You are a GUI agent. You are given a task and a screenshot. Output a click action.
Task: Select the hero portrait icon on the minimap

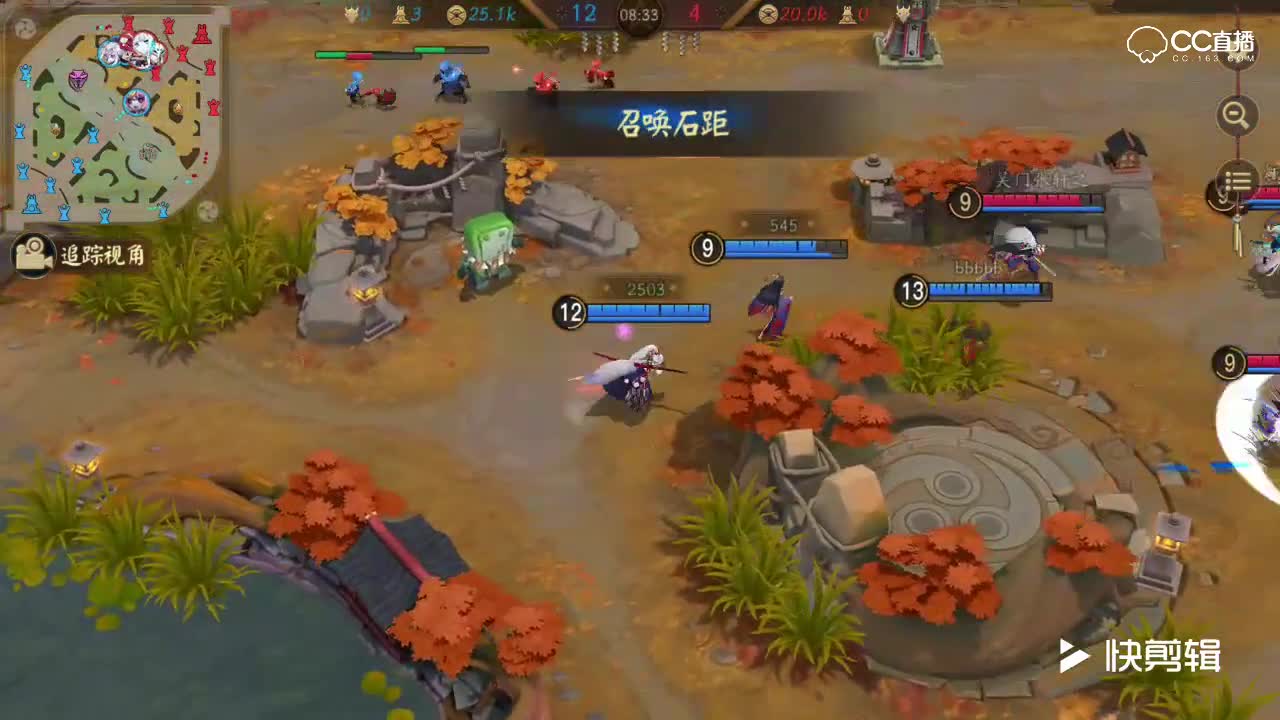coord(137,100)
